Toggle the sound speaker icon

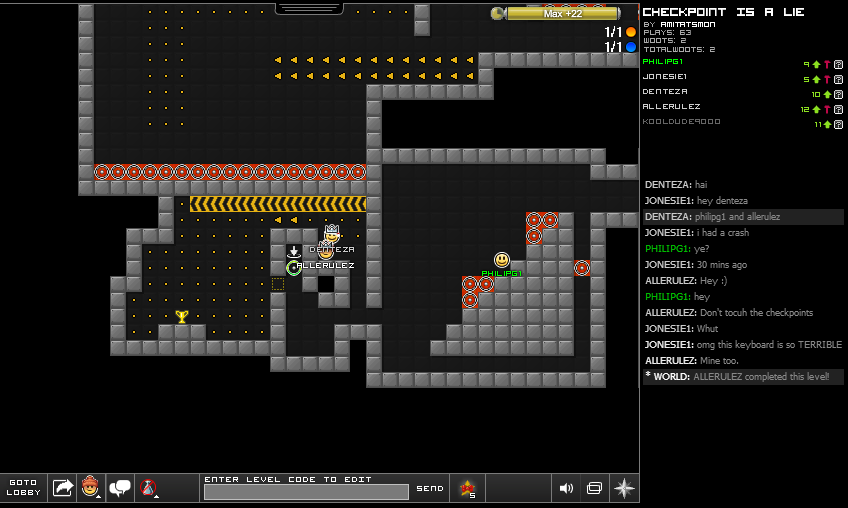[566, 488]
